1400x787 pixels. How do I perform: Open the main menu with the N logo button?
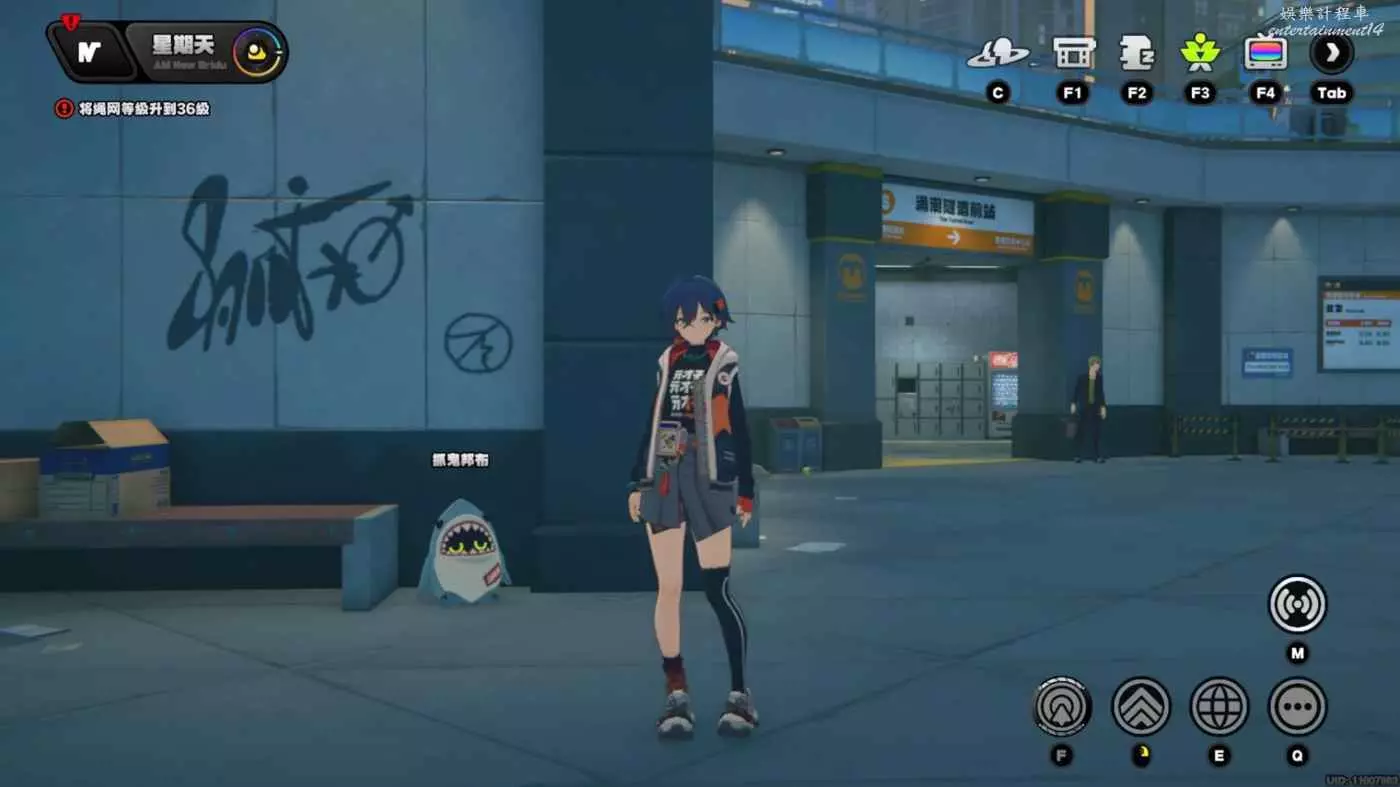91,52
